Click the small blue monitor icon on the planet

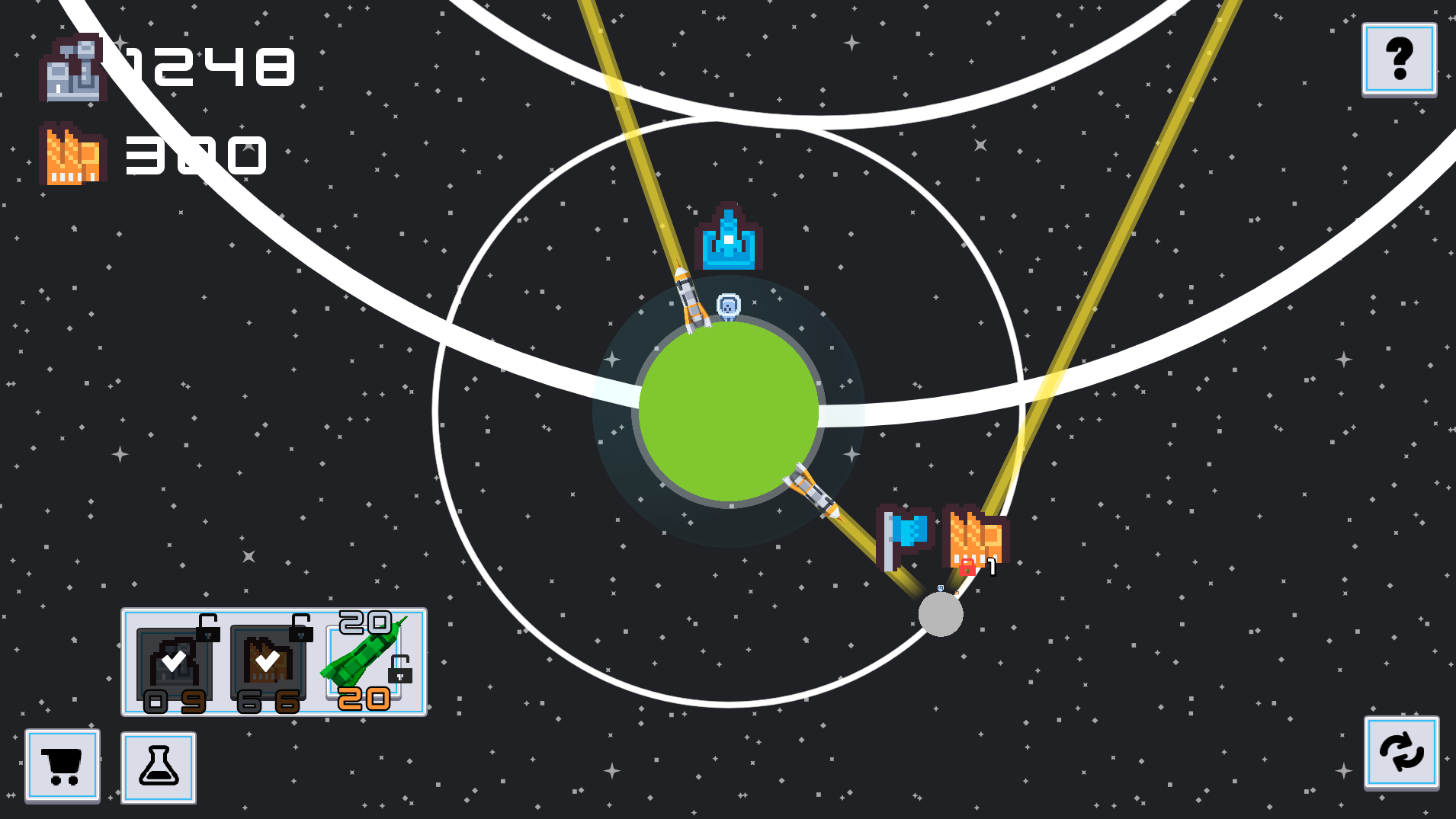coord(726,304)
